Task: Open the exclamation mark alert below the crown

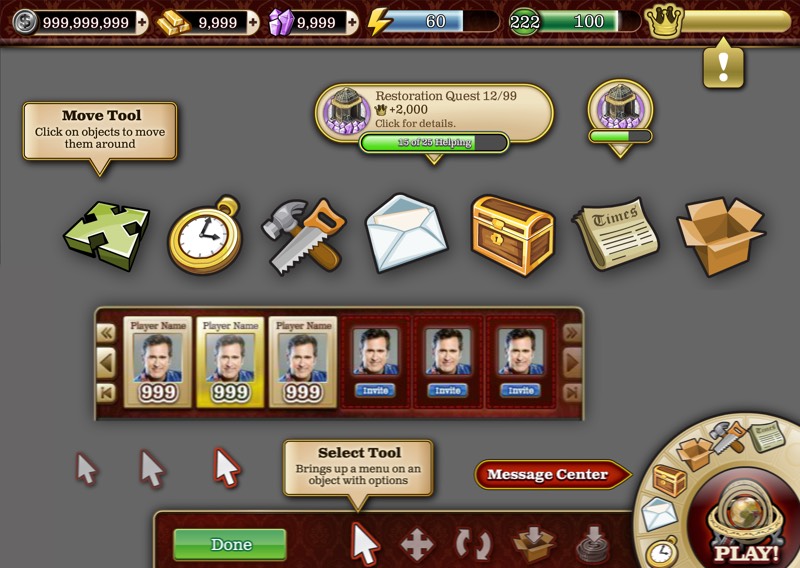Action: click(x=722, y=67)
